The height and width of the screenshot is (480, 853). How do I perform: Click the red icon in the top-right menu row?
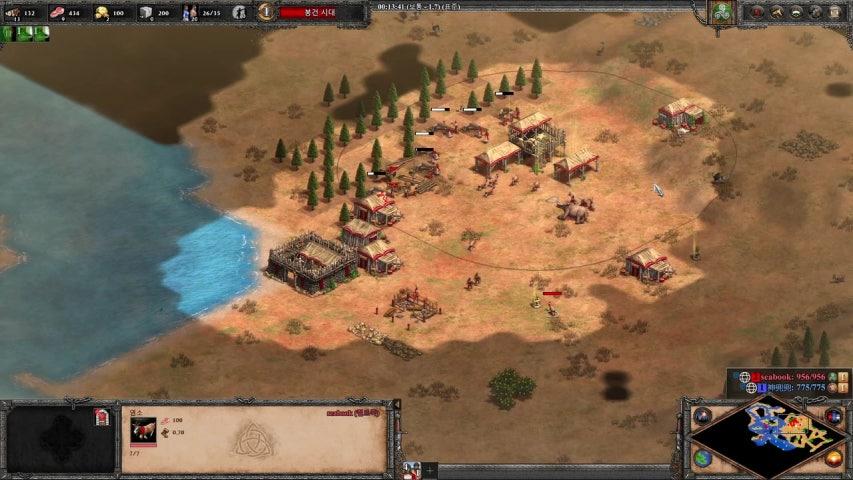pyautogui.click(x=757, y=12)
